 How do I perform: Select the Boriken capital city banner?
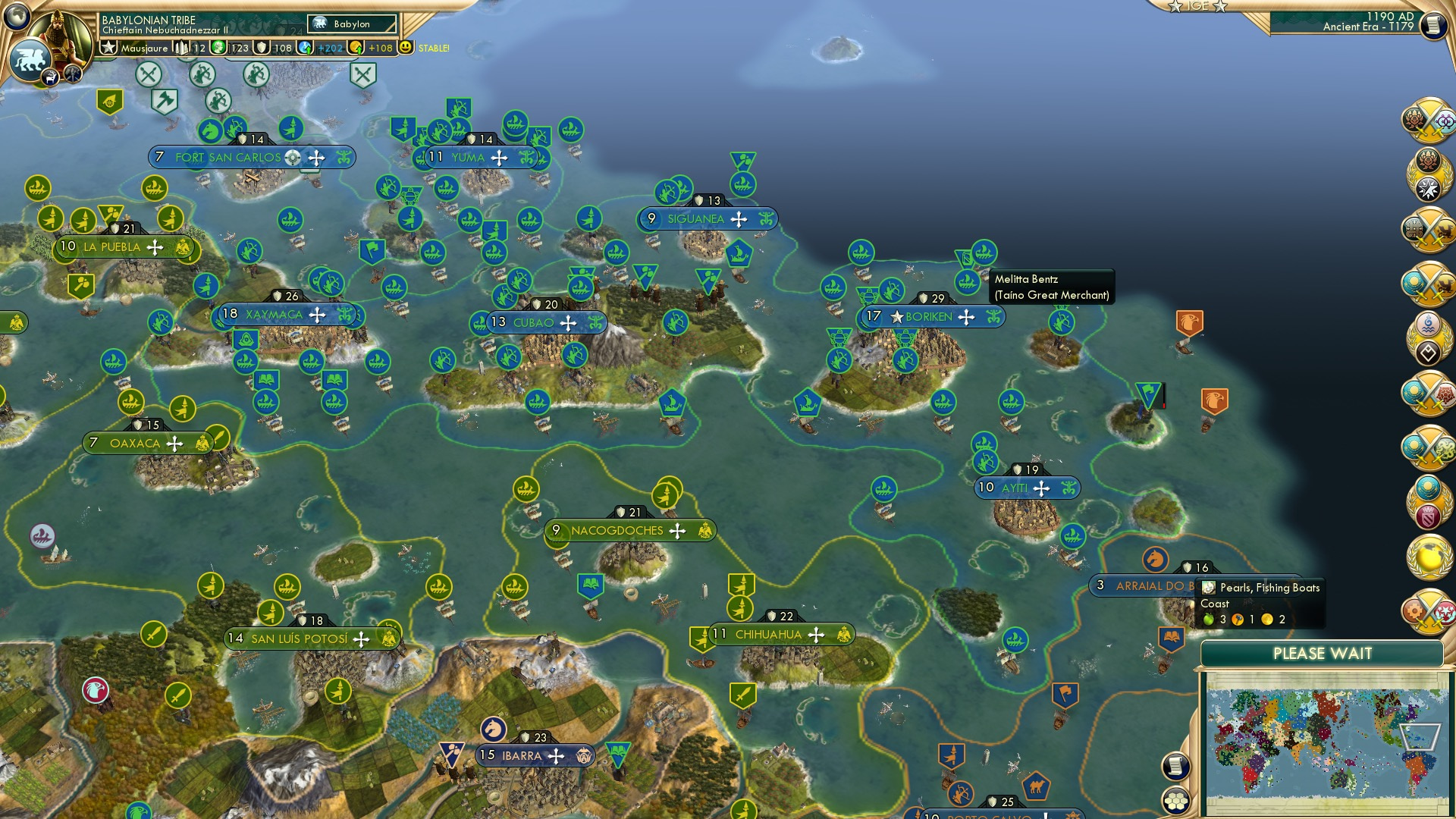coord(928,317)
